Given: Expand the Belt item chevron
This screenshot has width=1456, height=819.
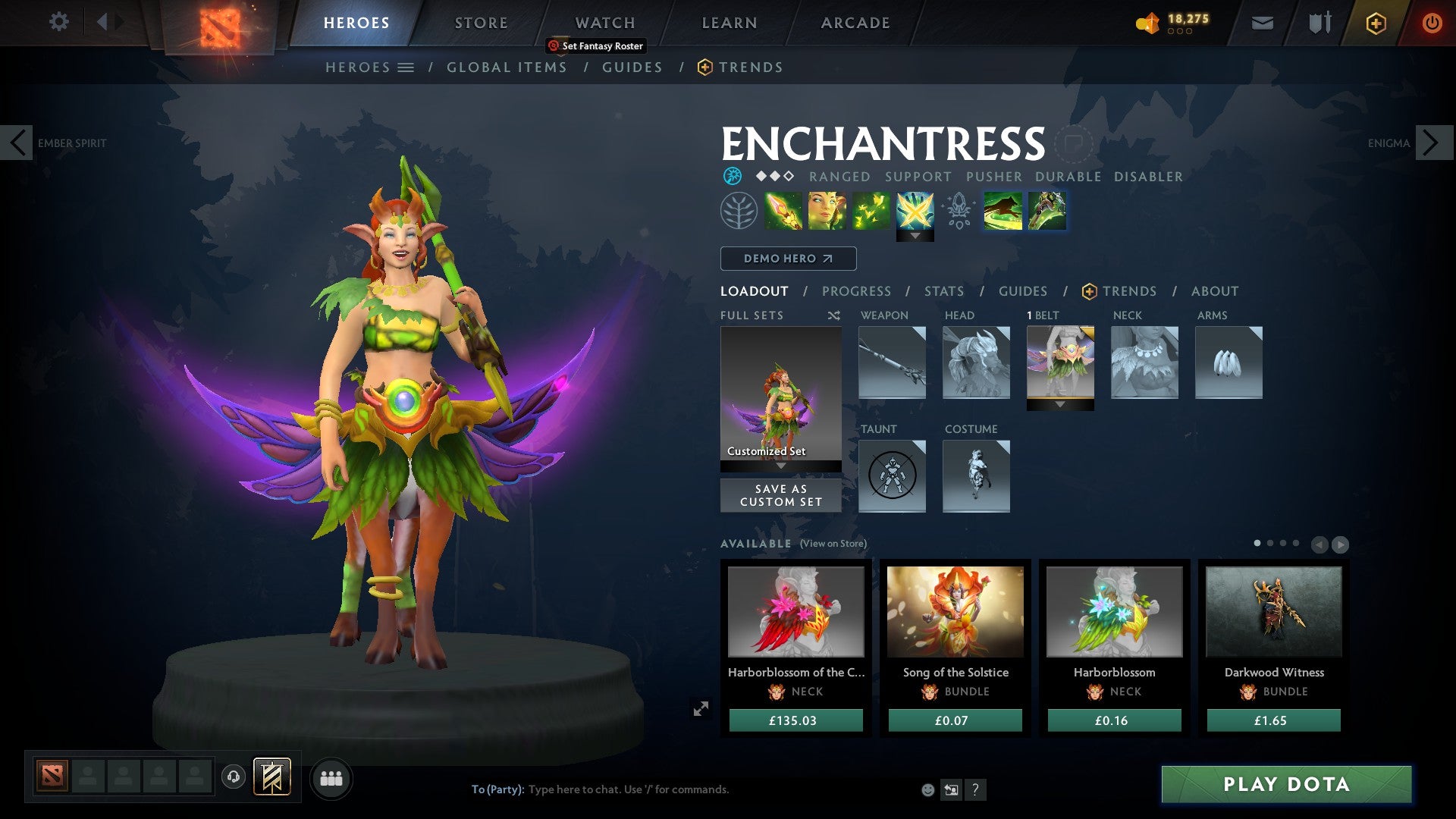Looking at the screenshot, I should 1060,404.
